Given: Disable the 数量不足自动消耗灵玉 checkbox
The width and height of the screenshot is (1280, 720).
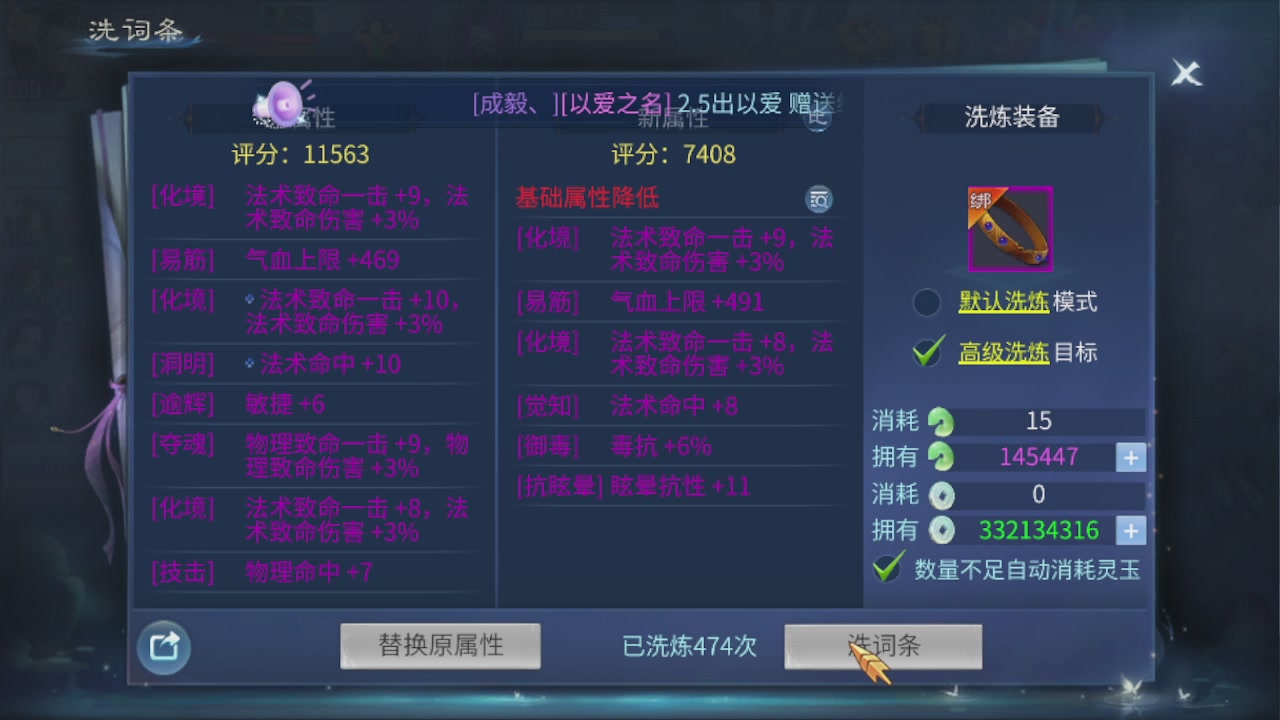Looking at the screenshot, I should coord(889,568).
